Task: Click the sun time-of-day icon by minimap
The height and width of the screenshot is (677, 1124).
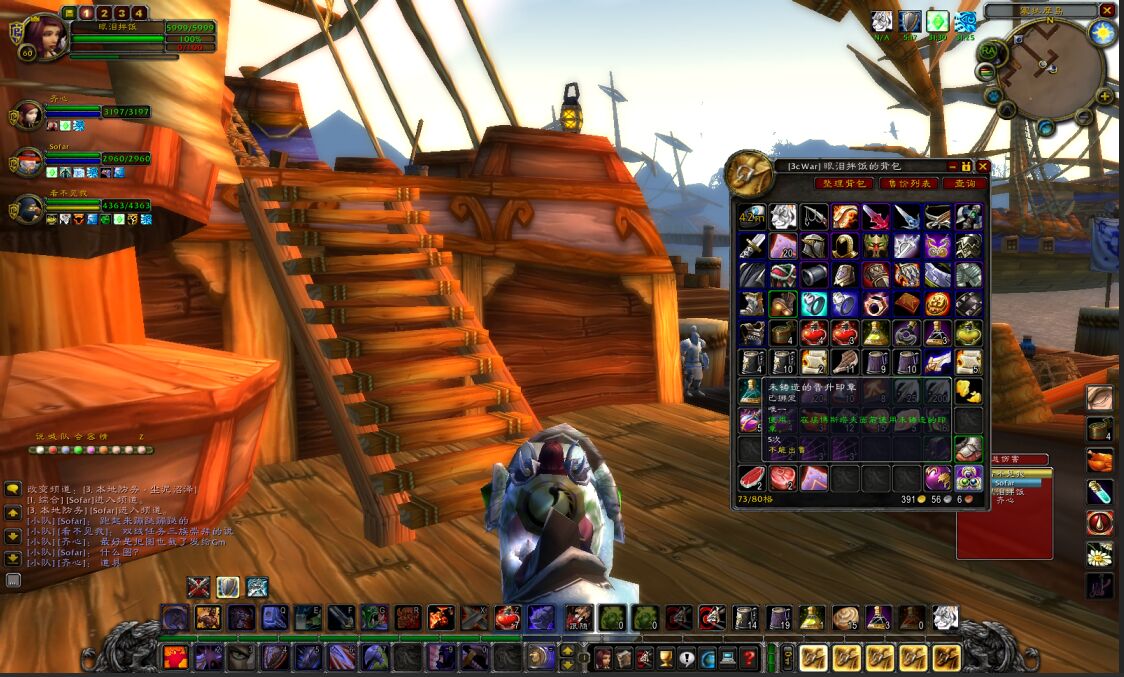Action: [x=1103, y=32]
